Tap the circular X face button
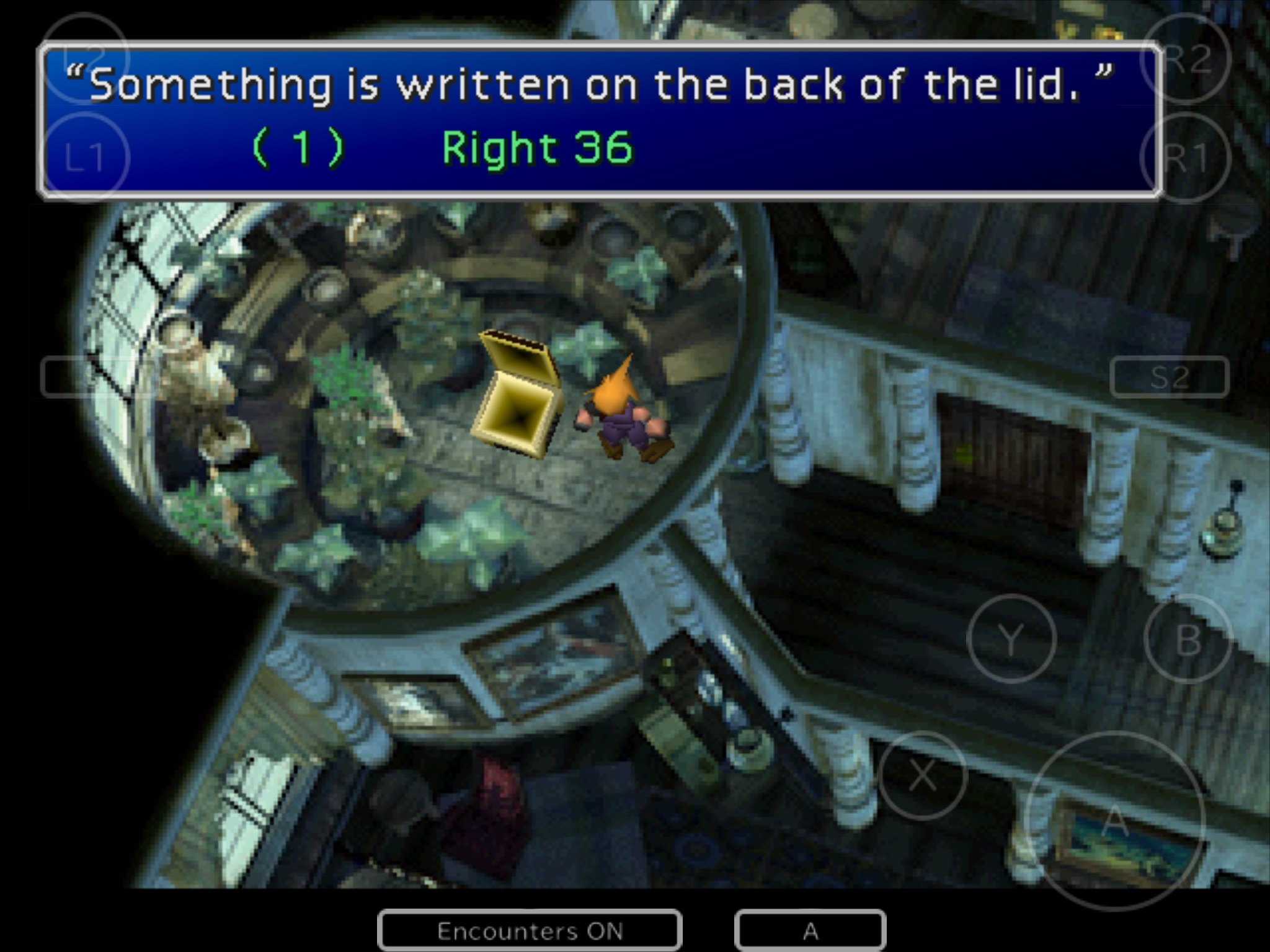1270x952 pixels. (x=923, y=775)
